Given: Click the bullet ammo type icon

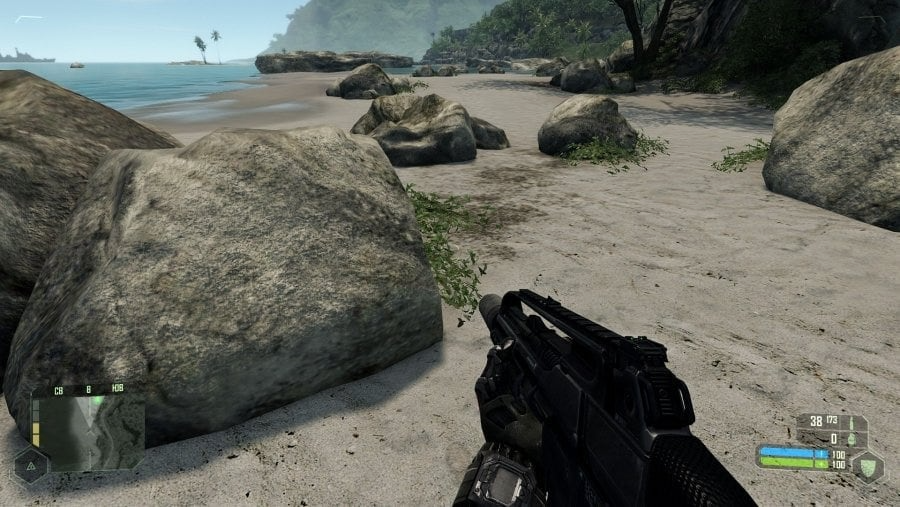Looking at the screenshot, I should (x=852, y=422).
